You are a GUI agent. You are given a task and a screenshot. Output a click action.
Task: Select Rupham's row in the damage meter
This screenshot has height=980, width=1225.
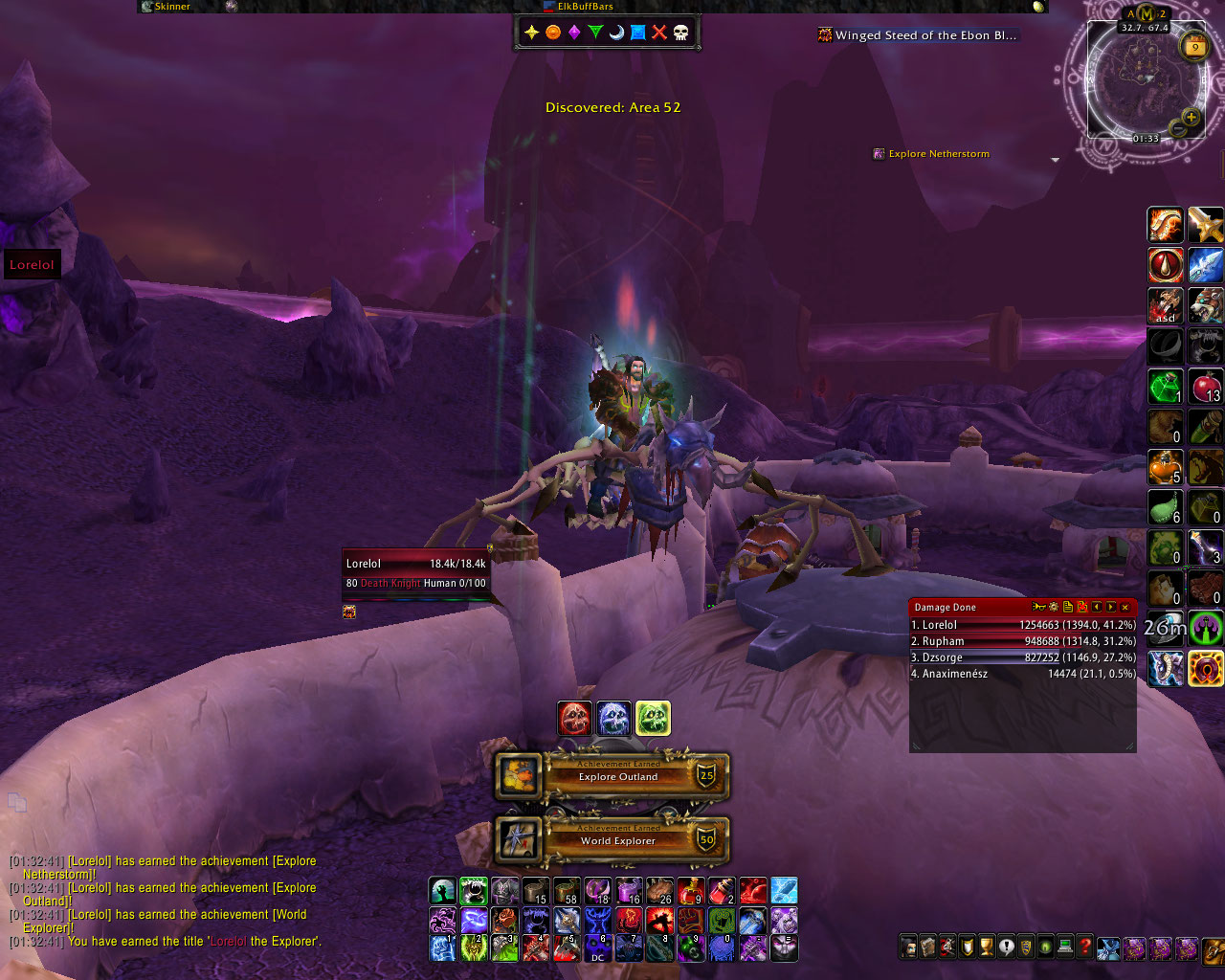[x=1022, y=641]
